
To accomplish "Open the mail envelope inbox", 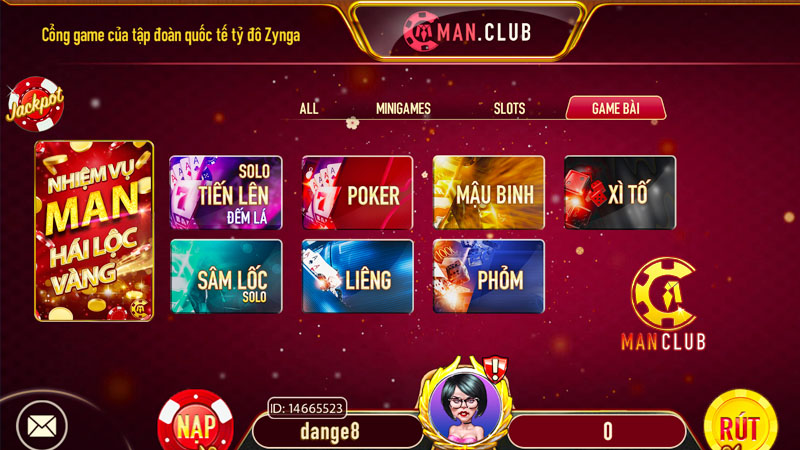I will point(41,427).
